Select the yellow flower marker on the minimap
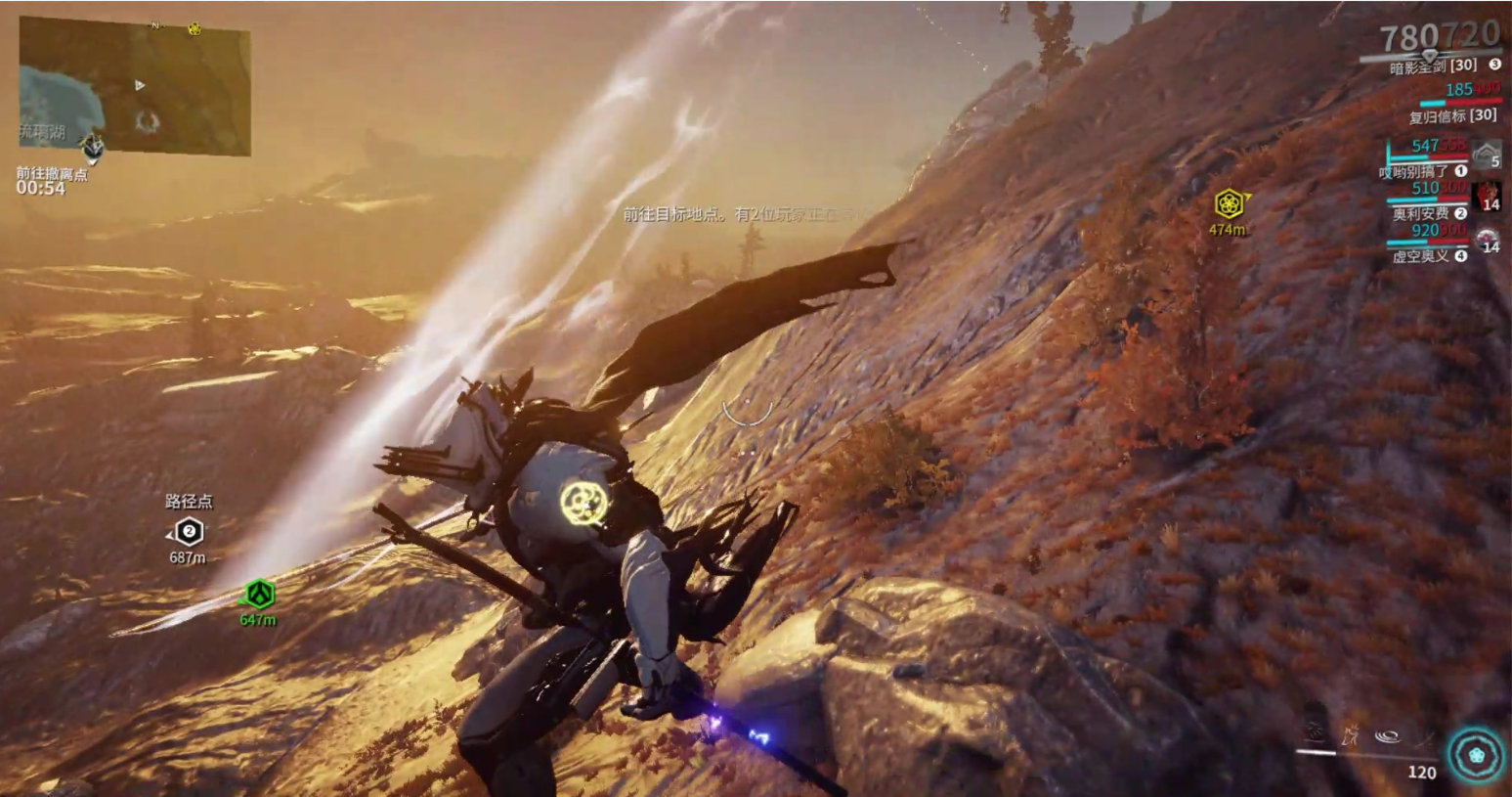This screenshot has height=797, width=1512. pos(194,28)
